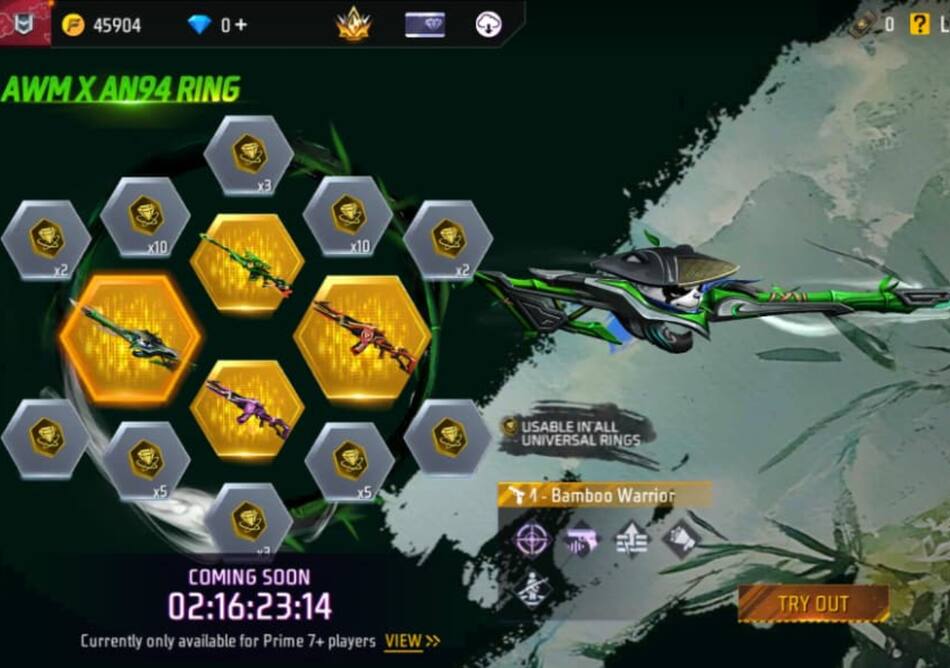
Task: View the soldier silhouette attribute icon
Action: [x=532, y=588]
